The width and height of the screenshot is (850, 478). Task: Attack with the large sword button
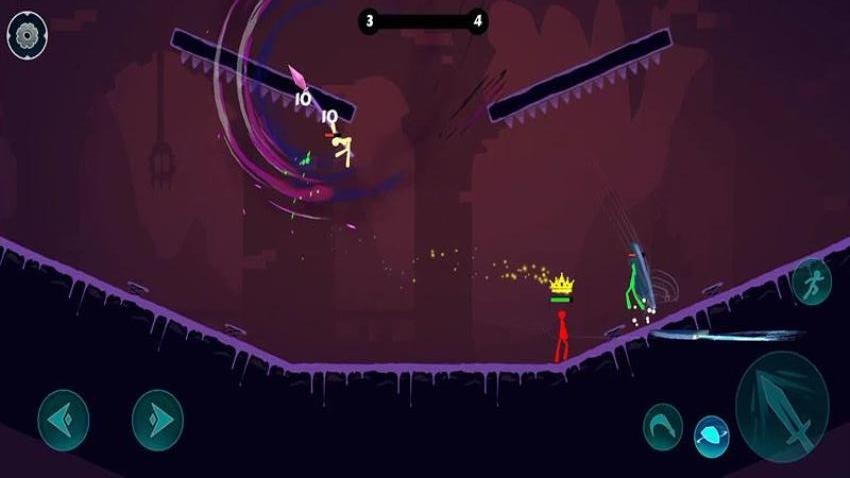(782, 407)
